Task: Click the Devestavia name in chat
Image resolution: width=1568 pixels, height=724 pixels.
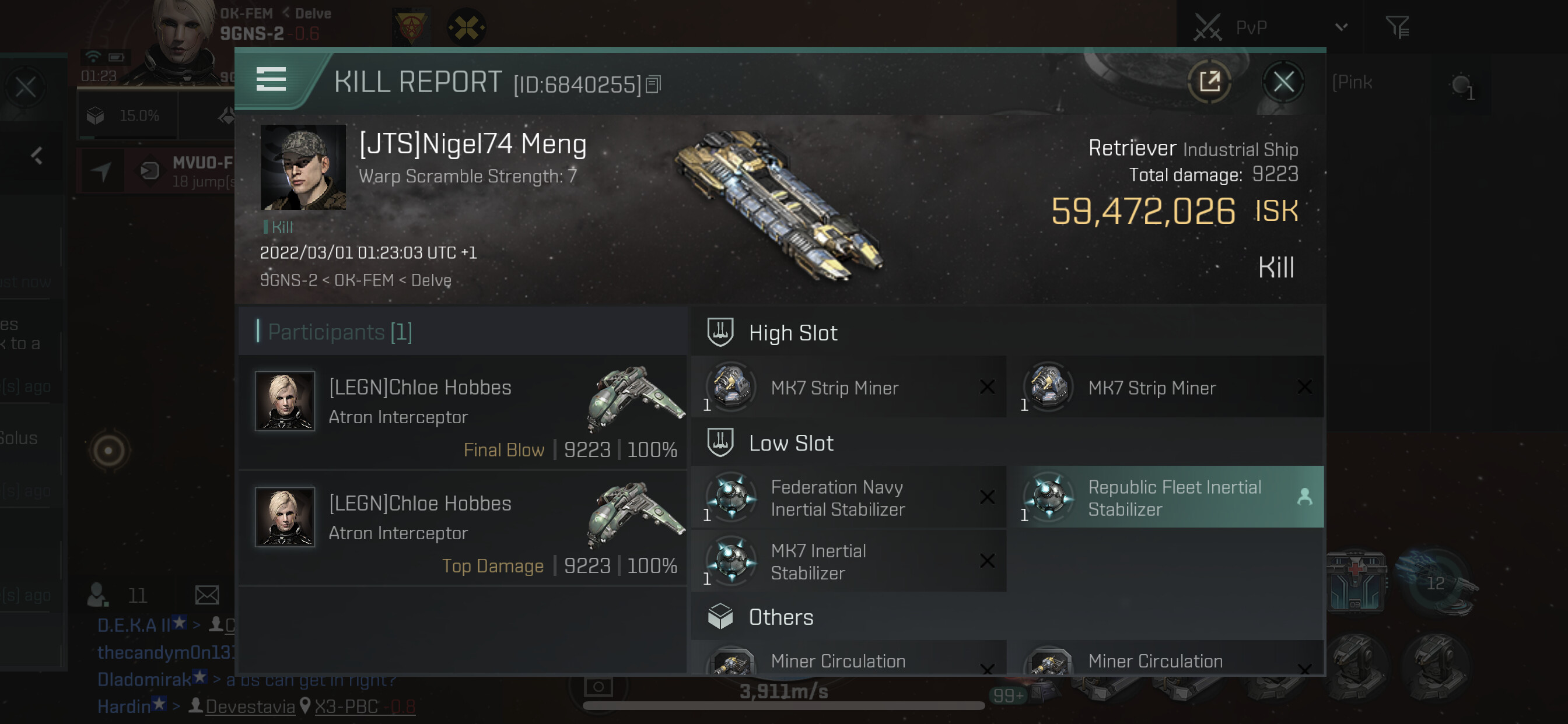Action: tap(250, 707)
